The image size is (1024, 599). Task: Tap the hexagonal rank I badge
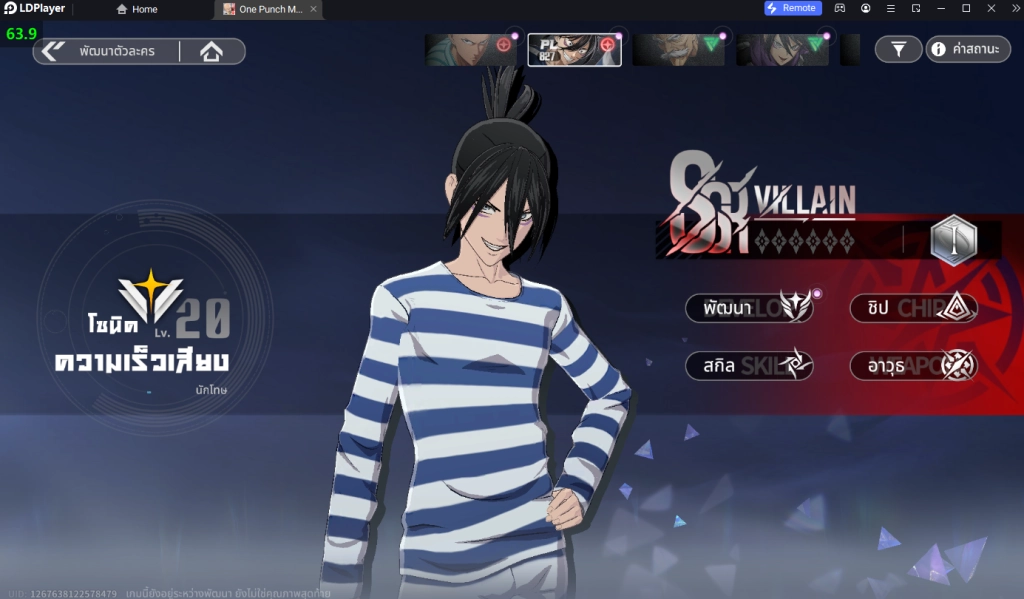pos(952,240)
